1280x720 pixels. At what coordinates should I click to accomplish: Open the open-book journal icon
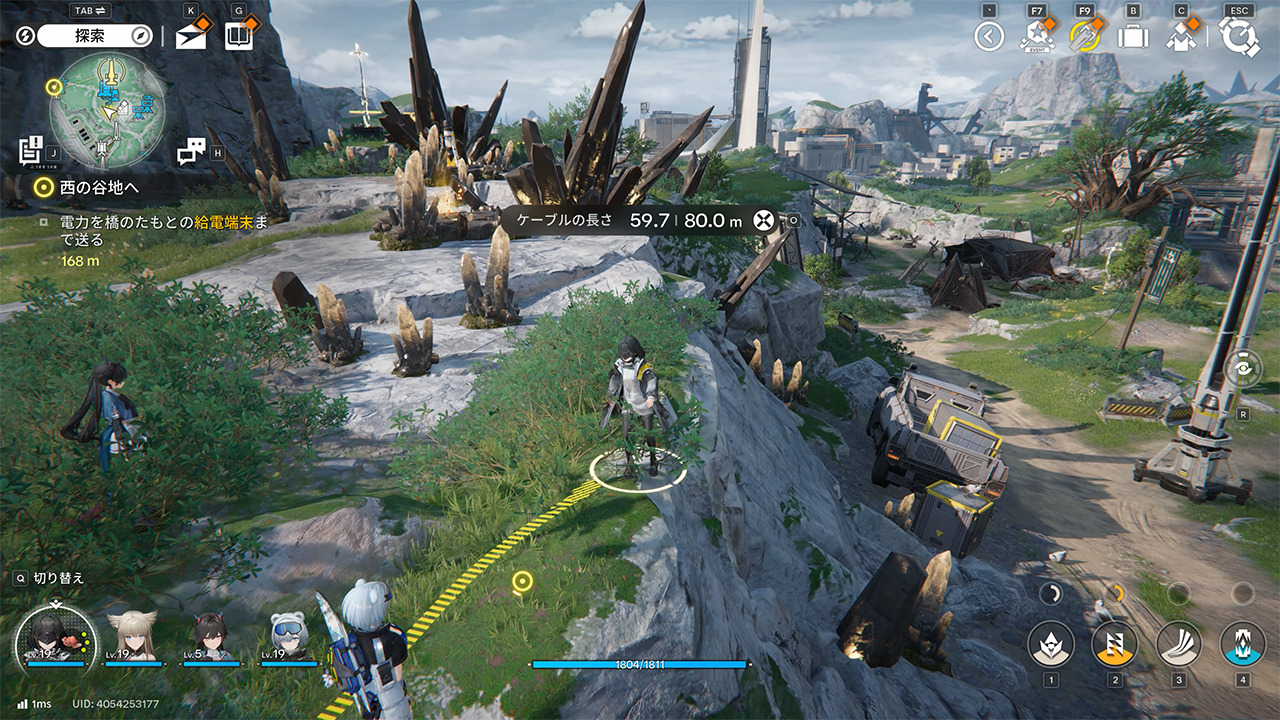[238, 36]
